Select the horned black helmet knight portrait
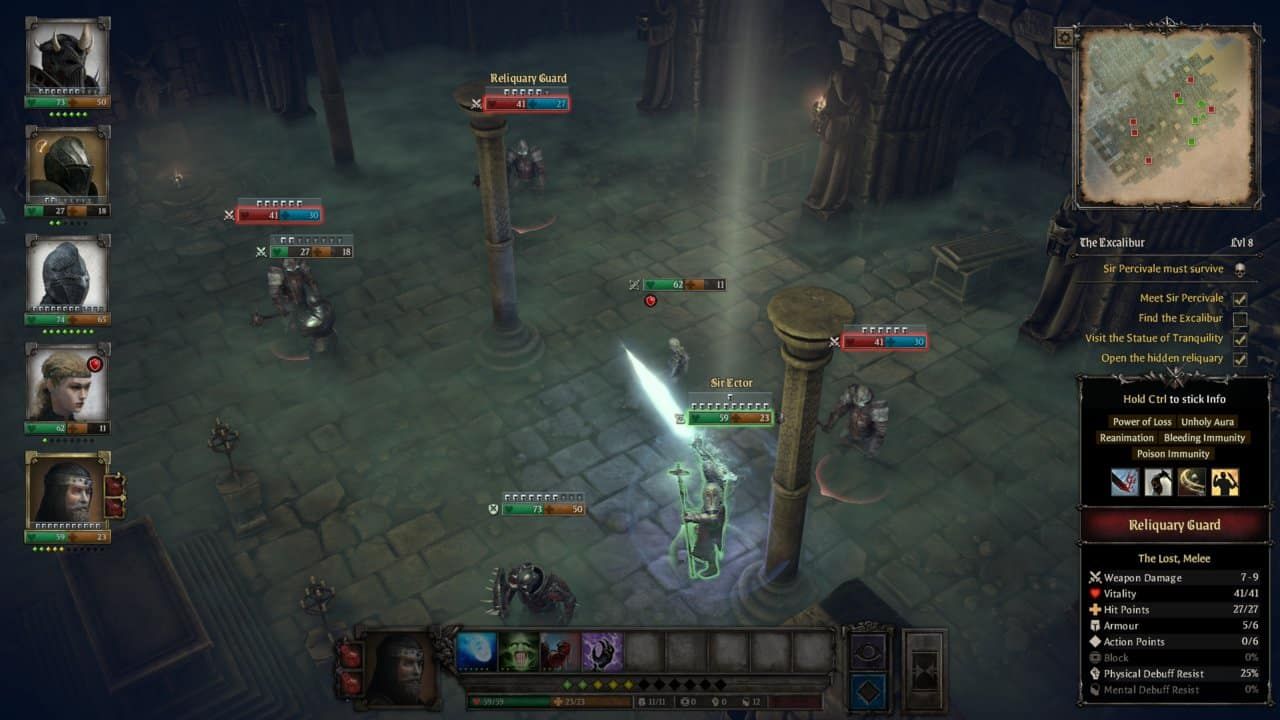 [x=67, y=58]
